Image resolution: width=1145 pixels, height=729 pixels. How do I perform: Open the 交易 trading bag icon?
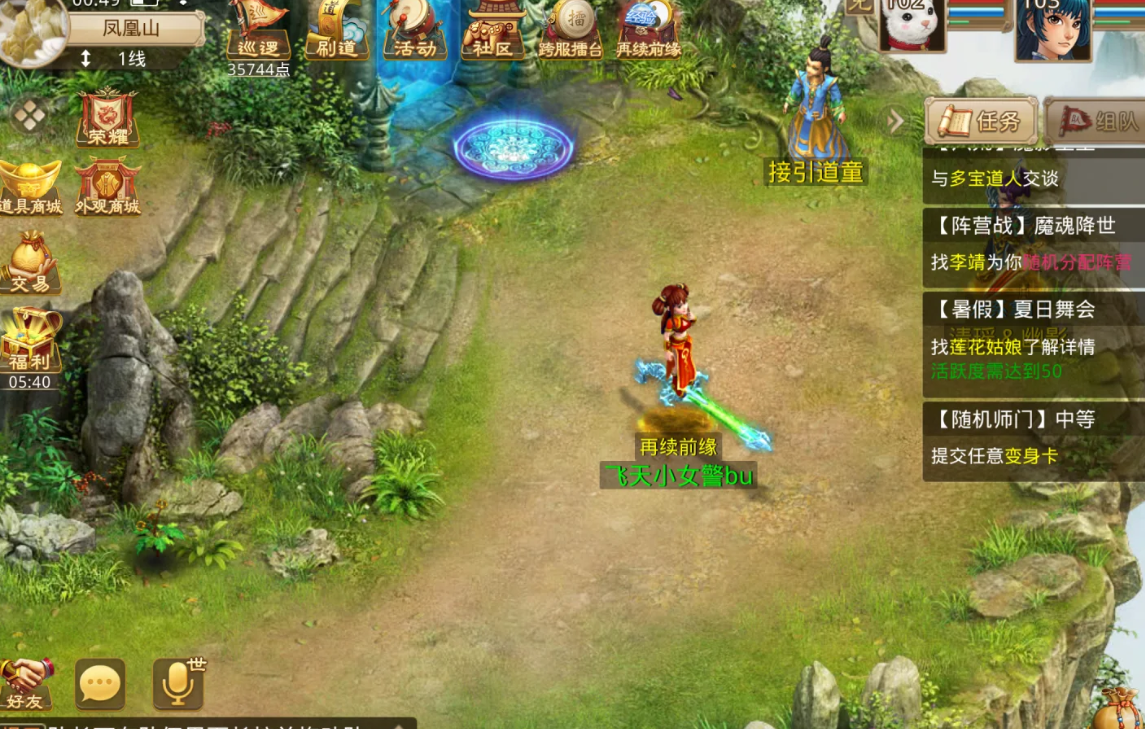pyautogui.click(x=31, y=263)
